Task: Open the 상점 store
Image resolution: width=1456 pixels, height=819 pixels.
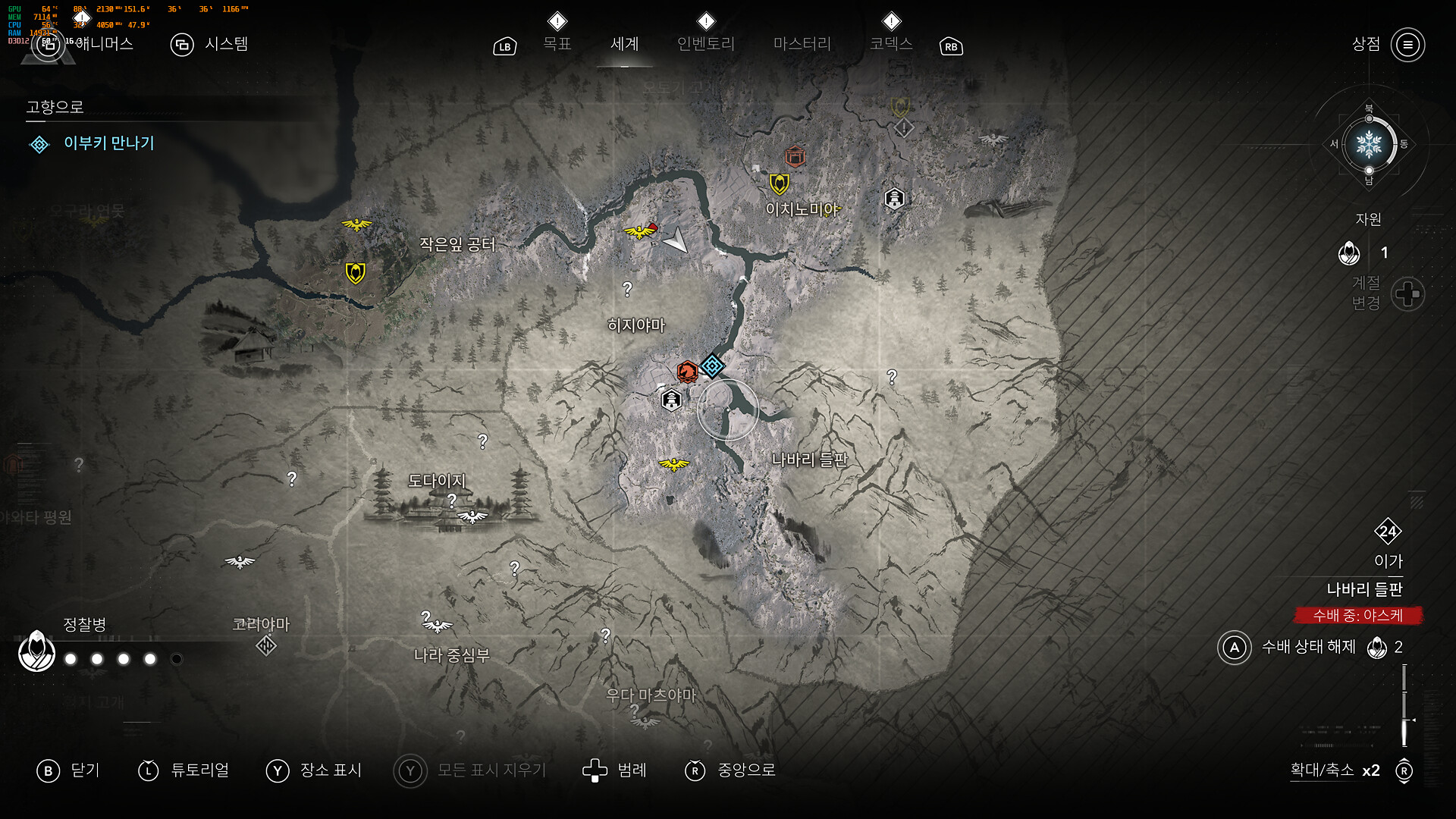Action: point(1388,45)
